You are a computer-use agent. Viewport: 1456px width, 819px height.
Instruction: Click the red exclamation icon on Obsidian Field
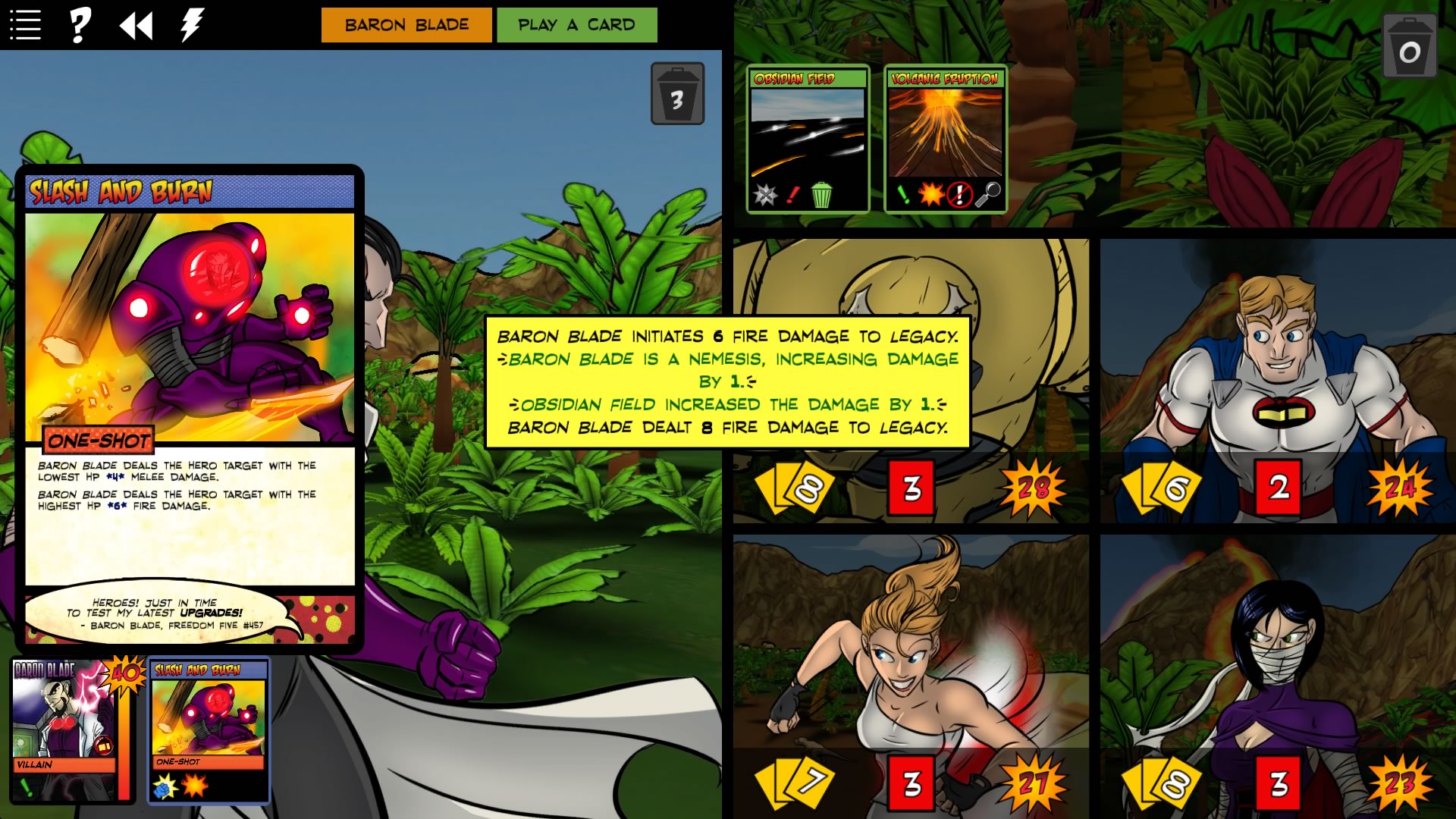point(793,196)
